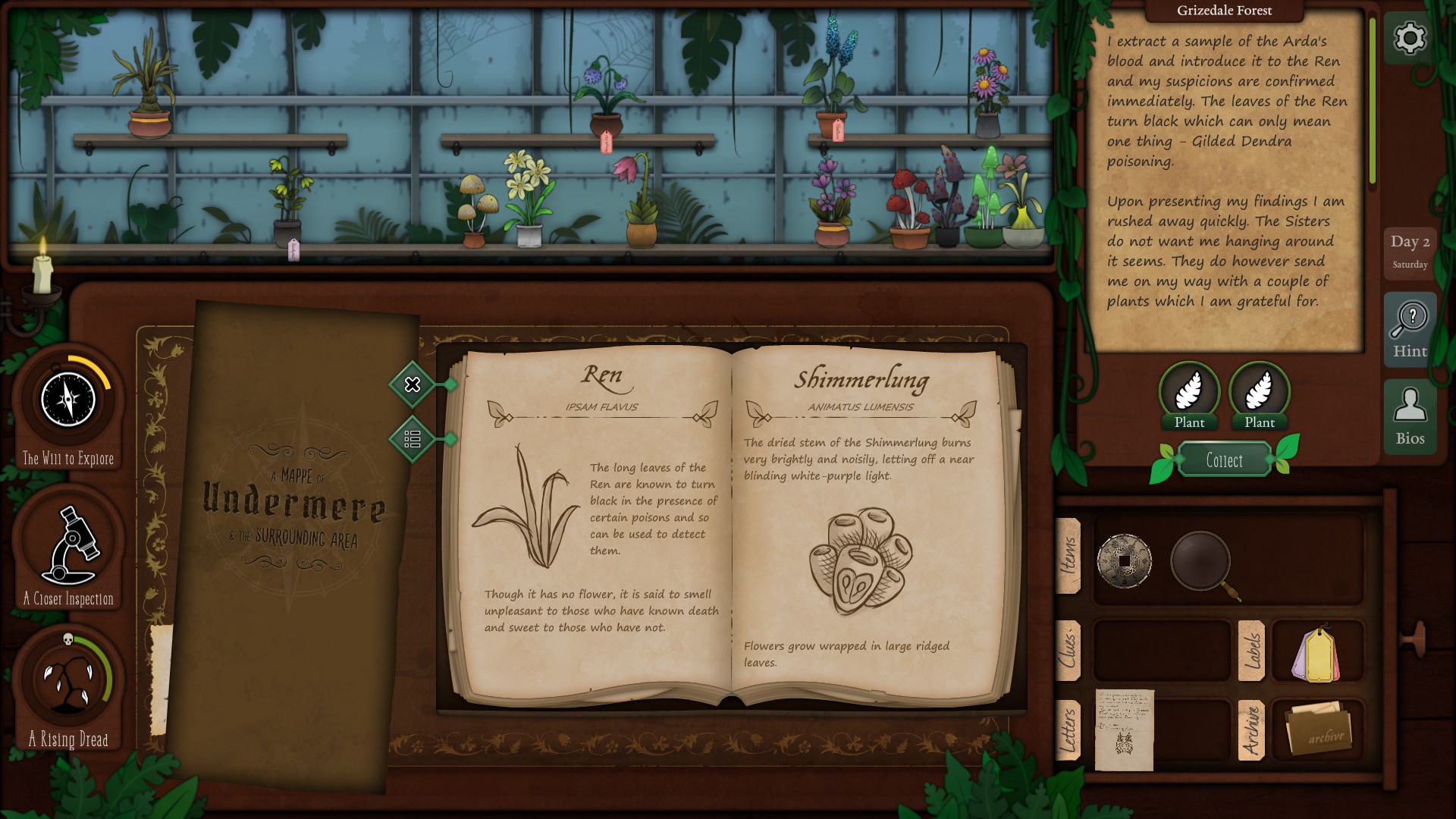Click the Day 2 Saturday calendar
Screen dimensions: 1456x819
click(x=1410, y=251)
